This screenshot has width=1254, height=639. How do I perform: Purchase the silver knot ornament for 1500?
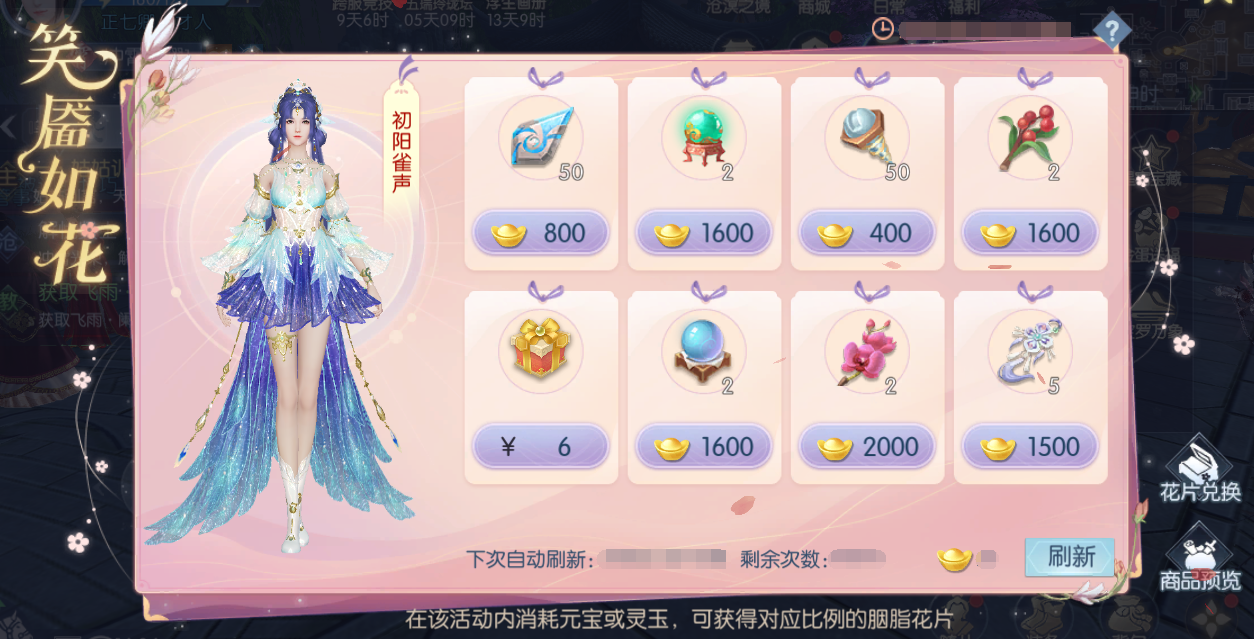tap(1029, 447)
